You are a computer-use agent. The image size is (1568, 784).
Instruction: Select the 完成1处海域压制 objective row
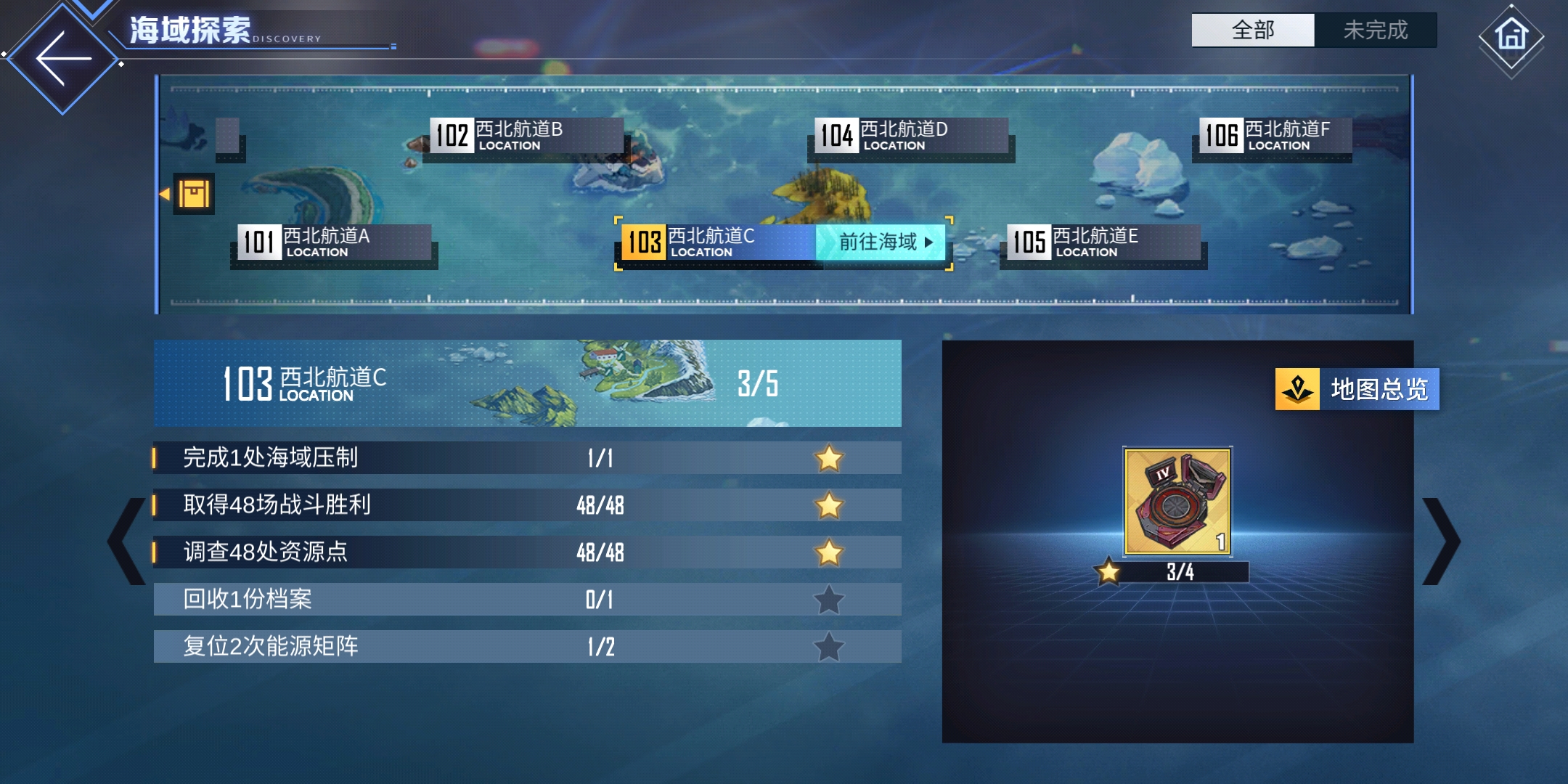coord(527,458)
